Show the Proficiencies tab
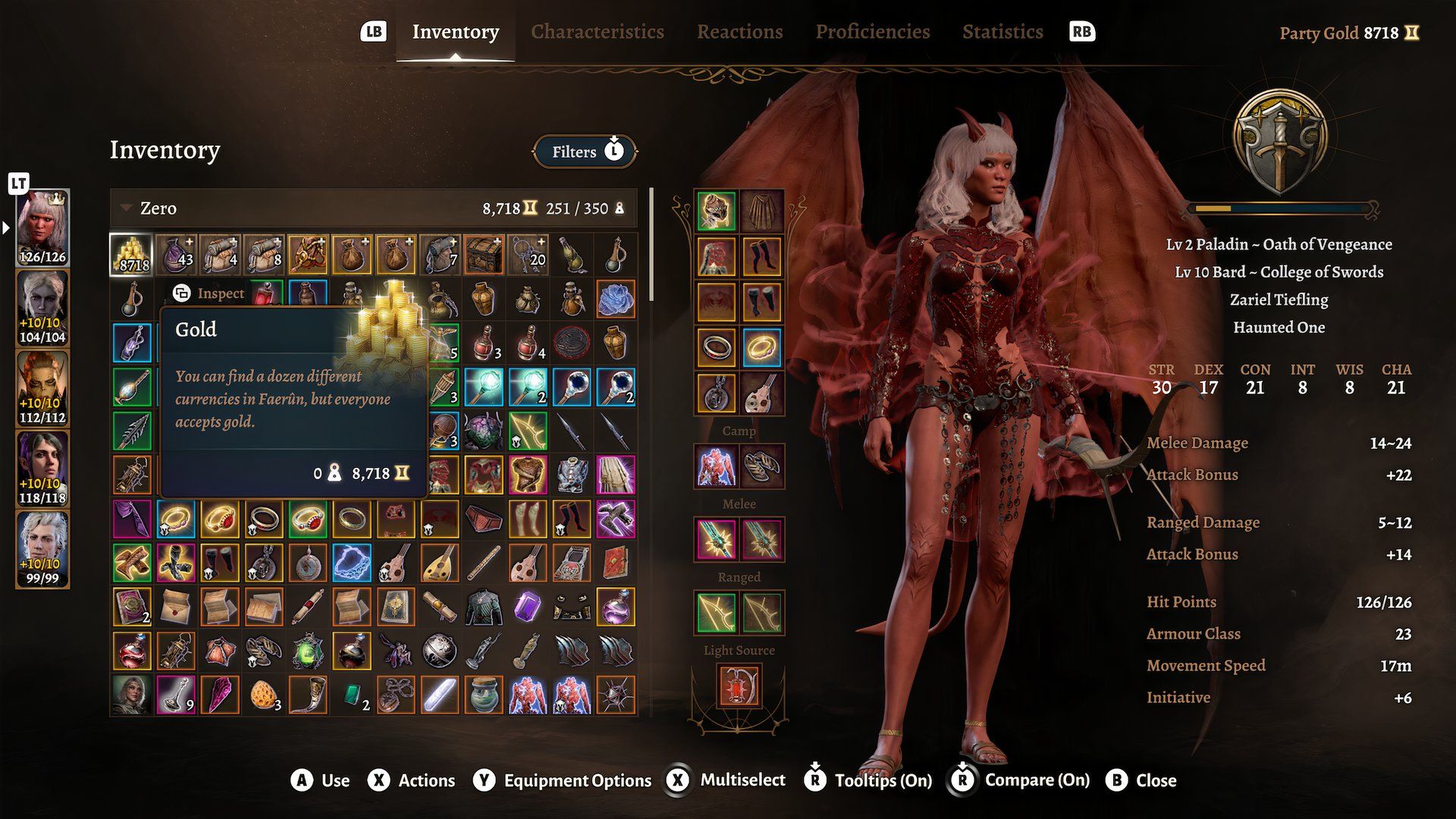1456x819 pixels. coord(872,32)
